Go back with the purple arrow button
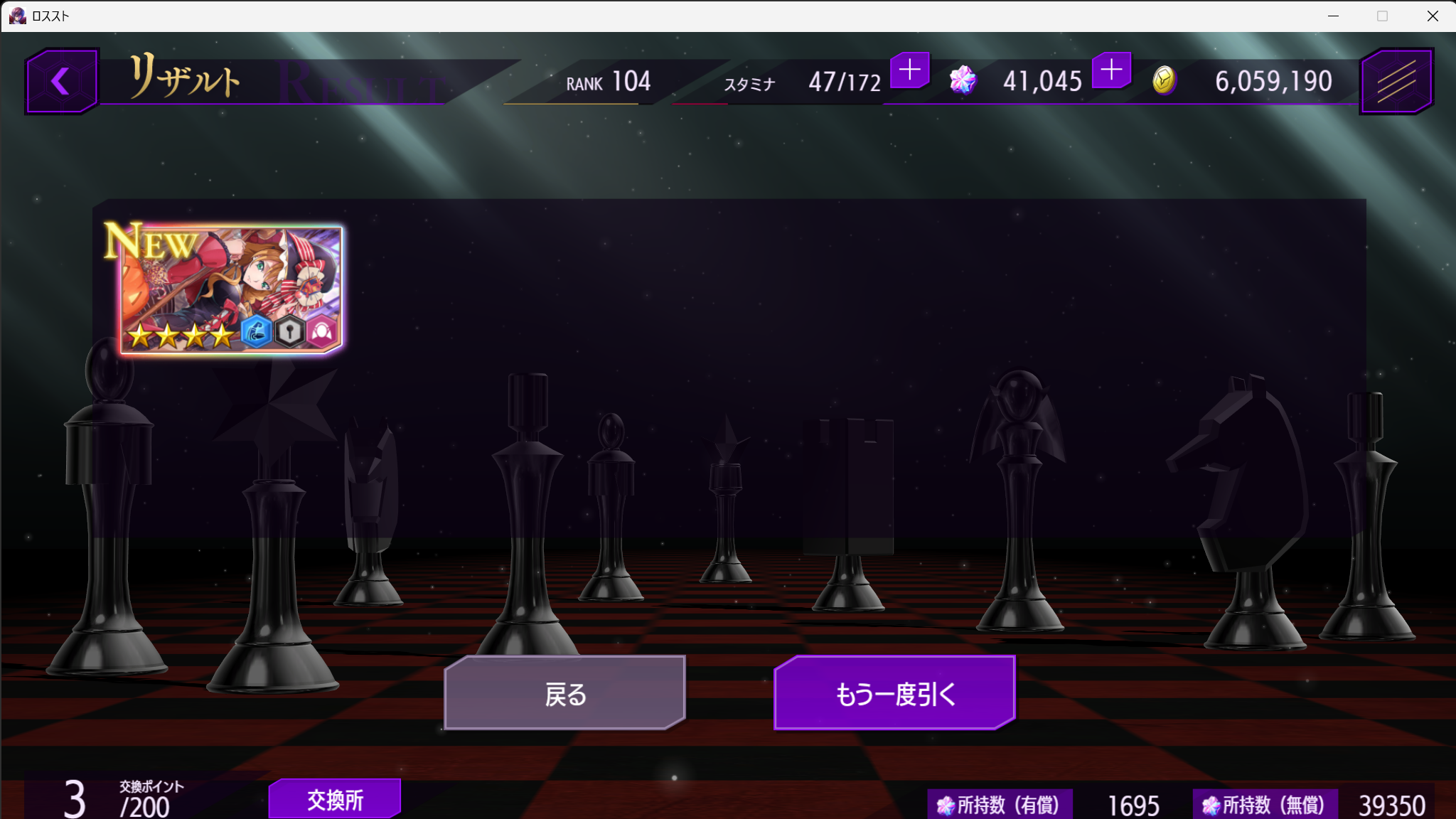 (61, 81)
